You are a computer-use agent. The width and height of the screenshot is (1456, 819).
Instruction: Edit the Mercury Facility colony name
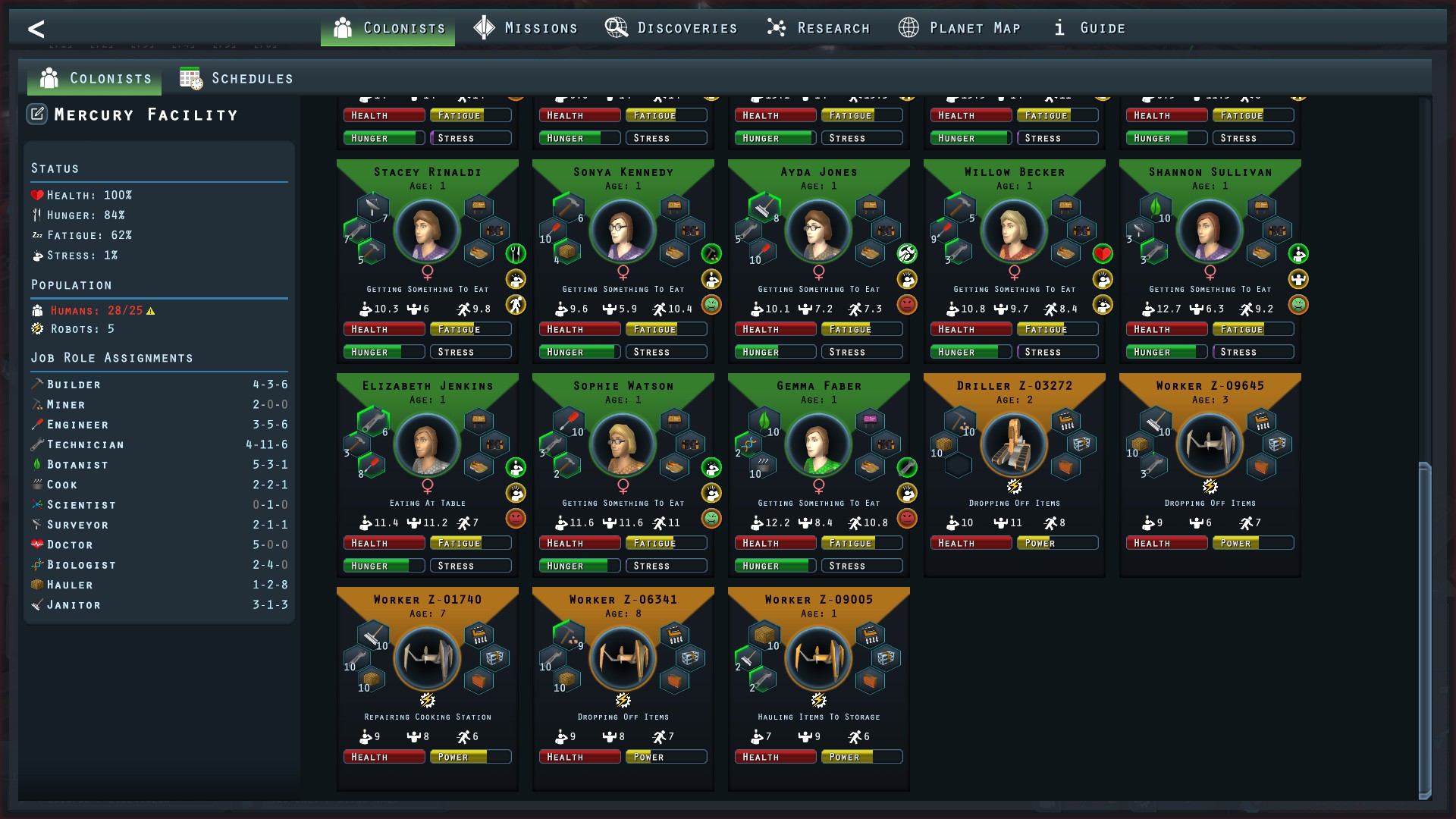37,115
